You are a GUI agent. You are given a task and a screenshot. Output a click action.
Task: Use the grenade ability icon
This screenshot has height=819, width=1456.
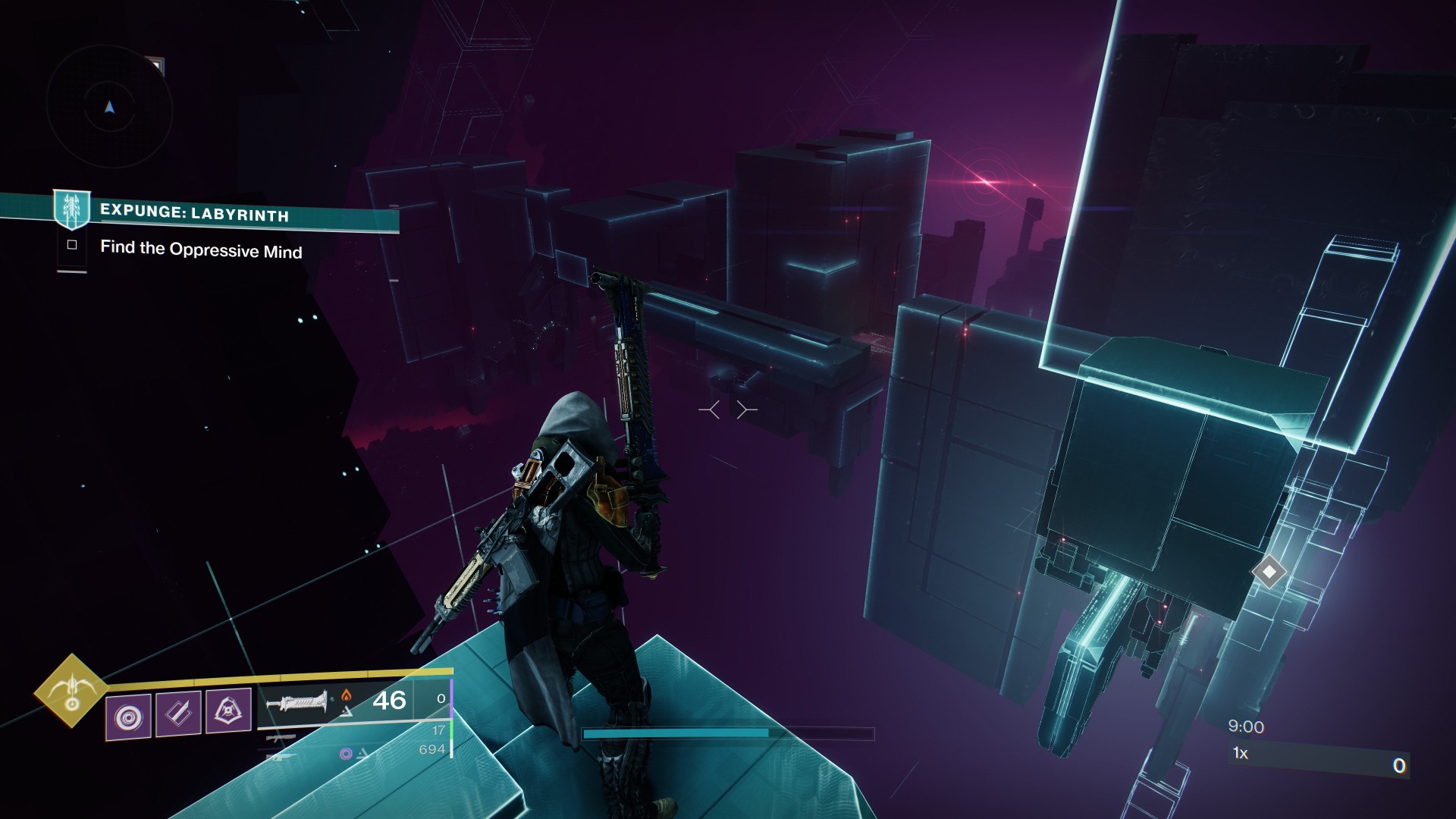(128, 715)
